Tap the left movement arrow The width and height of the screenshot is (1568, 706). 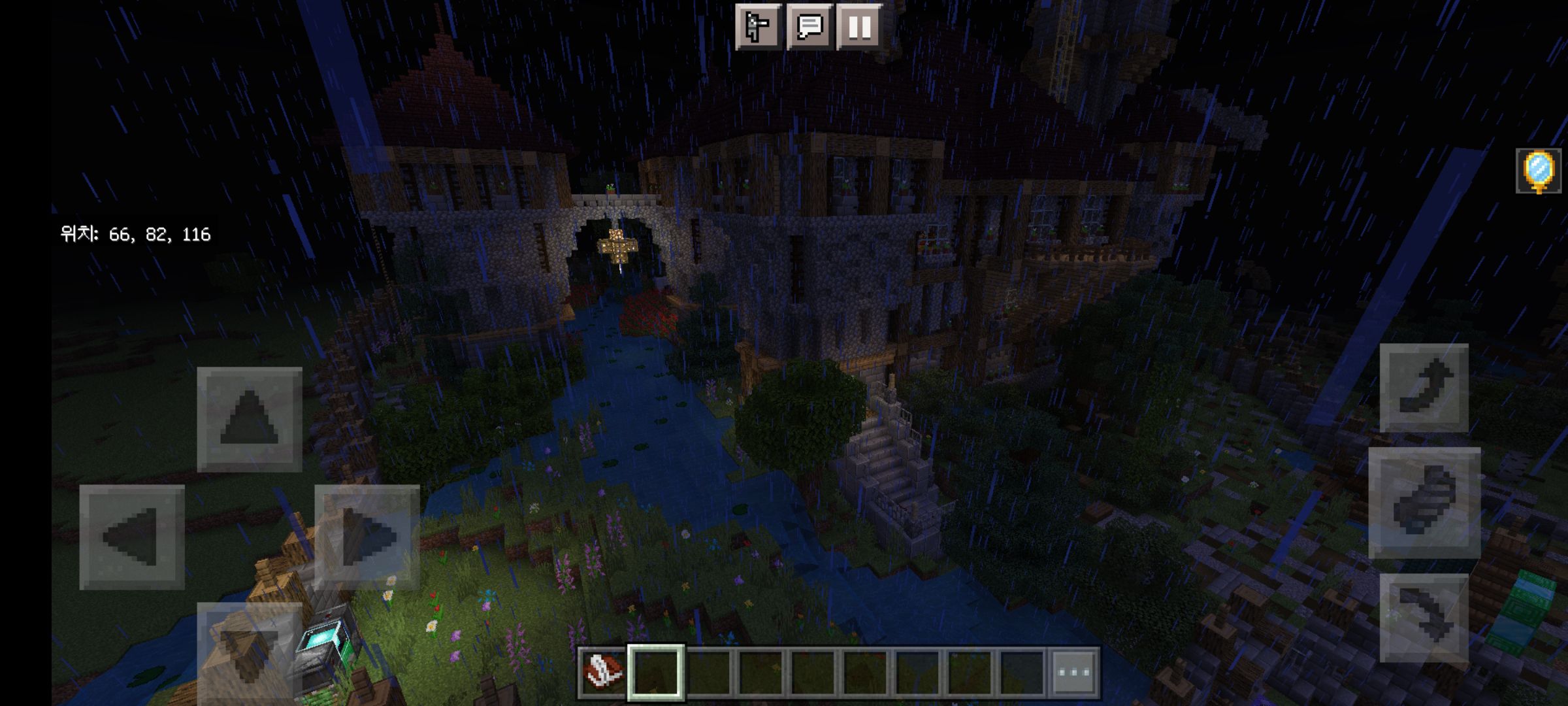[x=132, y=537]
